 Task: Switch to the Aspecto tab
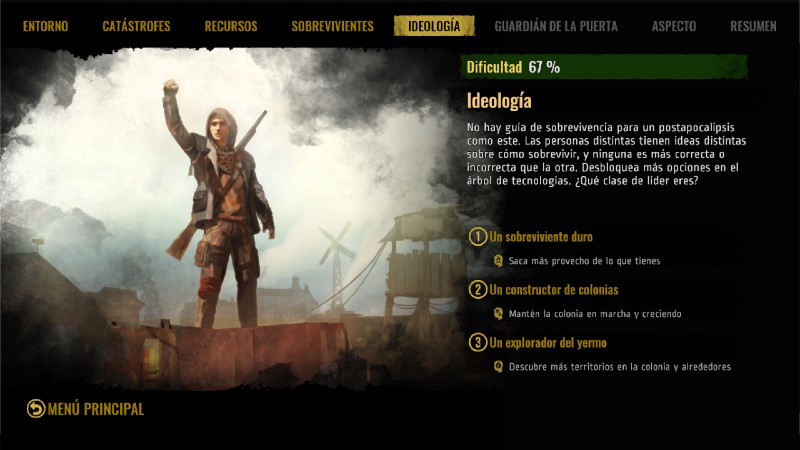(674, 26)
